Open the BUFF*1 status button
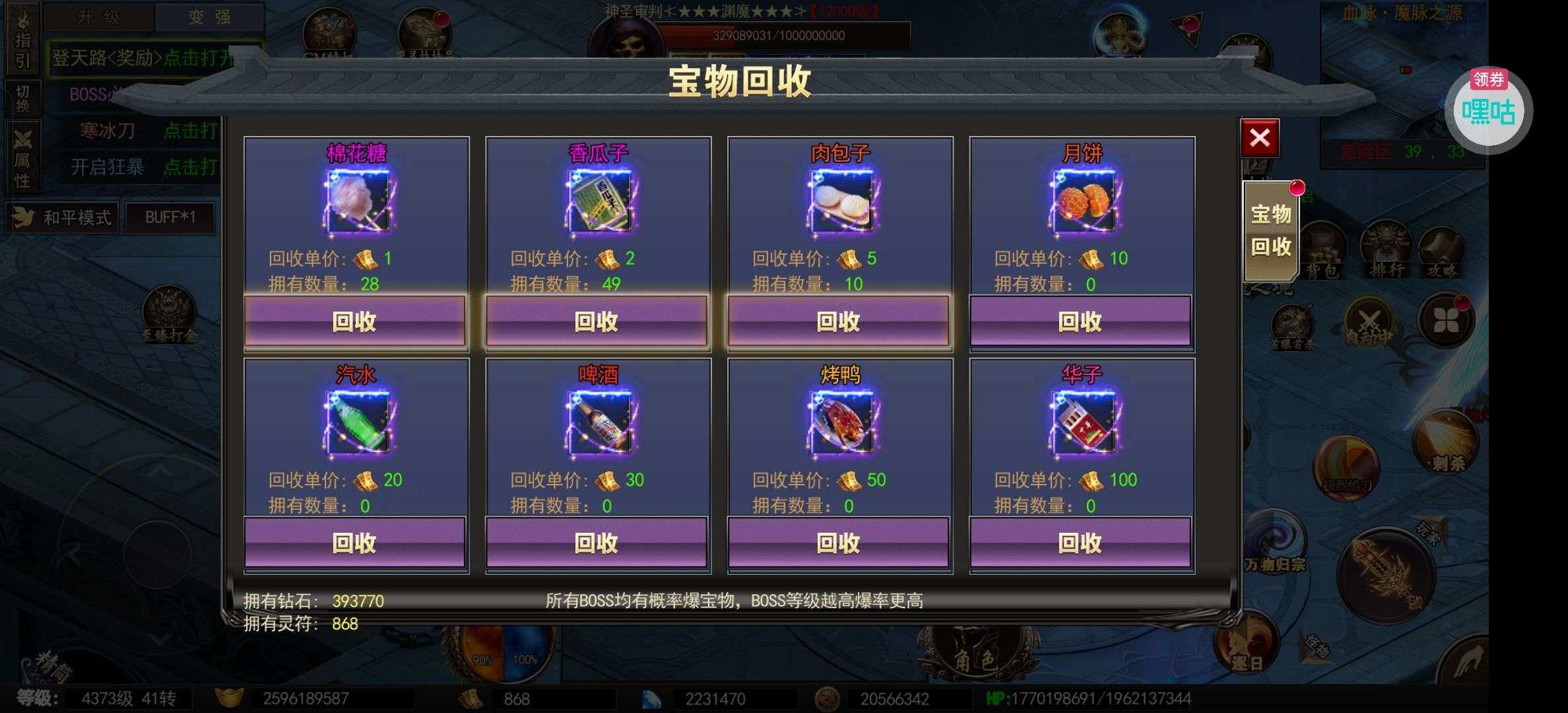Screen dimensions: 1568x713 pyautogui.click(x=170, y=218)
